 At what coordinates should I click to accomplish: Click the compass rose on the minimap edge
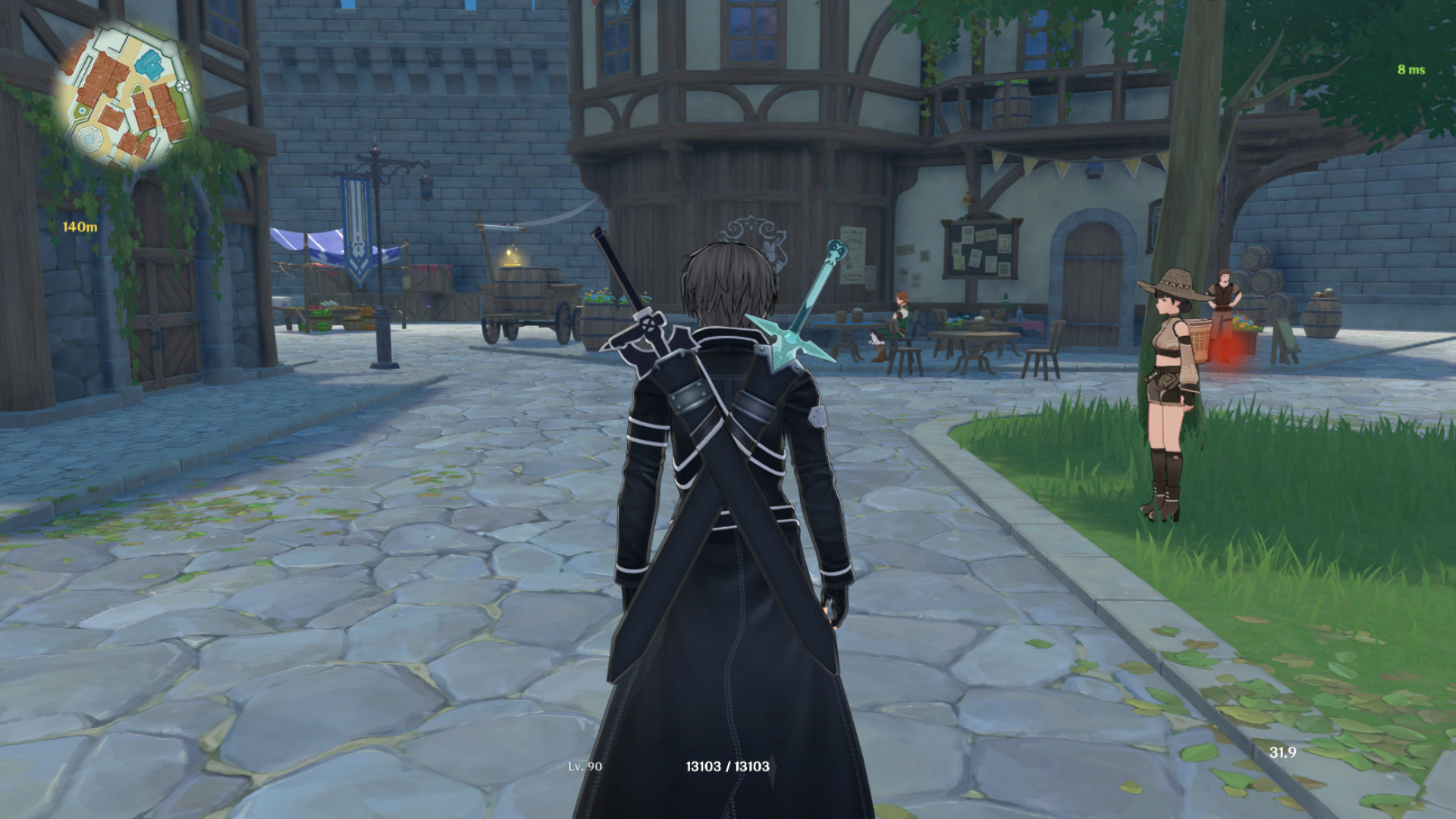[x=182, y=86]
